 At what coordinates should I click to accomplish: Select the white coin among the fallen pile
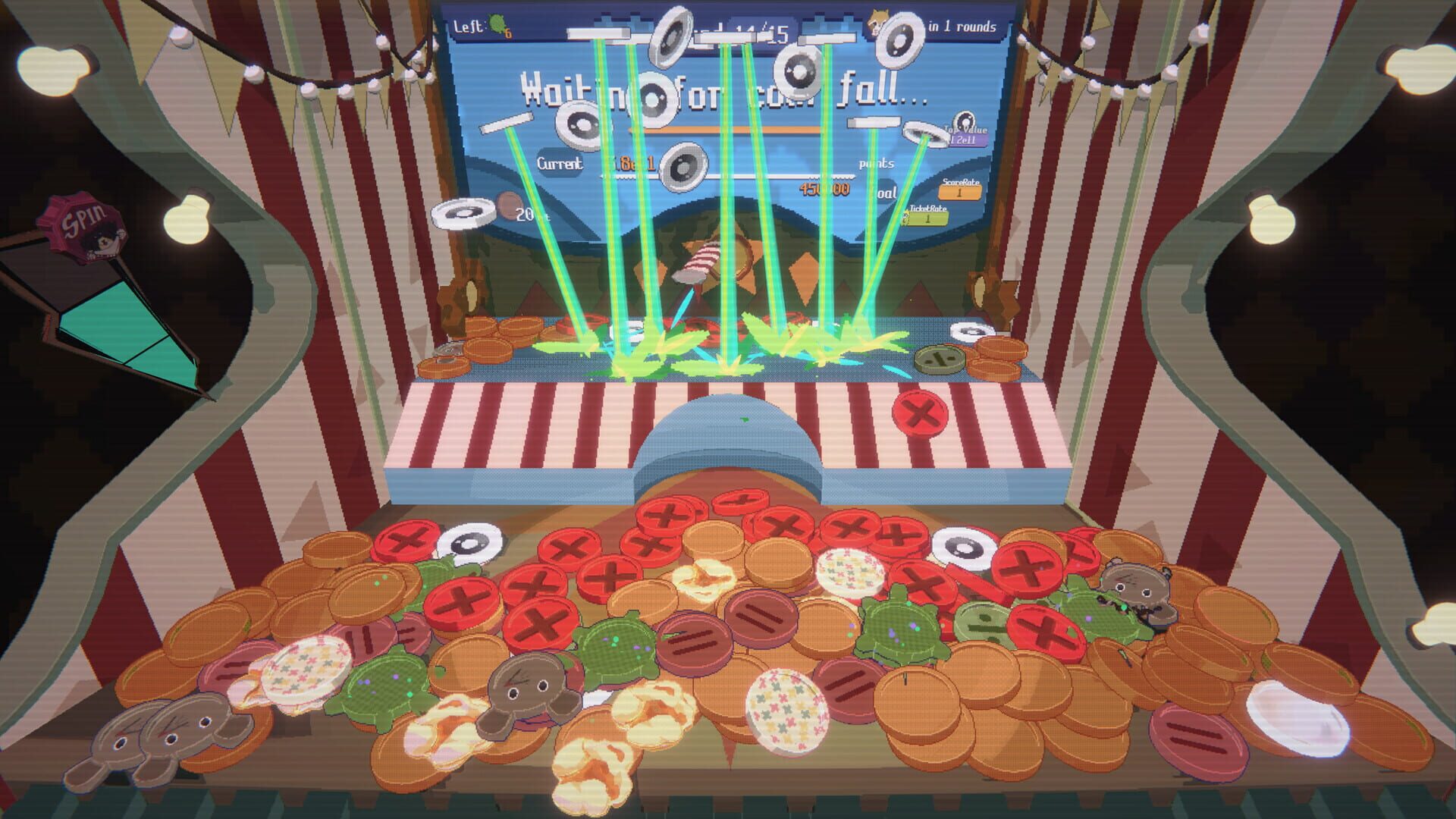470,544
